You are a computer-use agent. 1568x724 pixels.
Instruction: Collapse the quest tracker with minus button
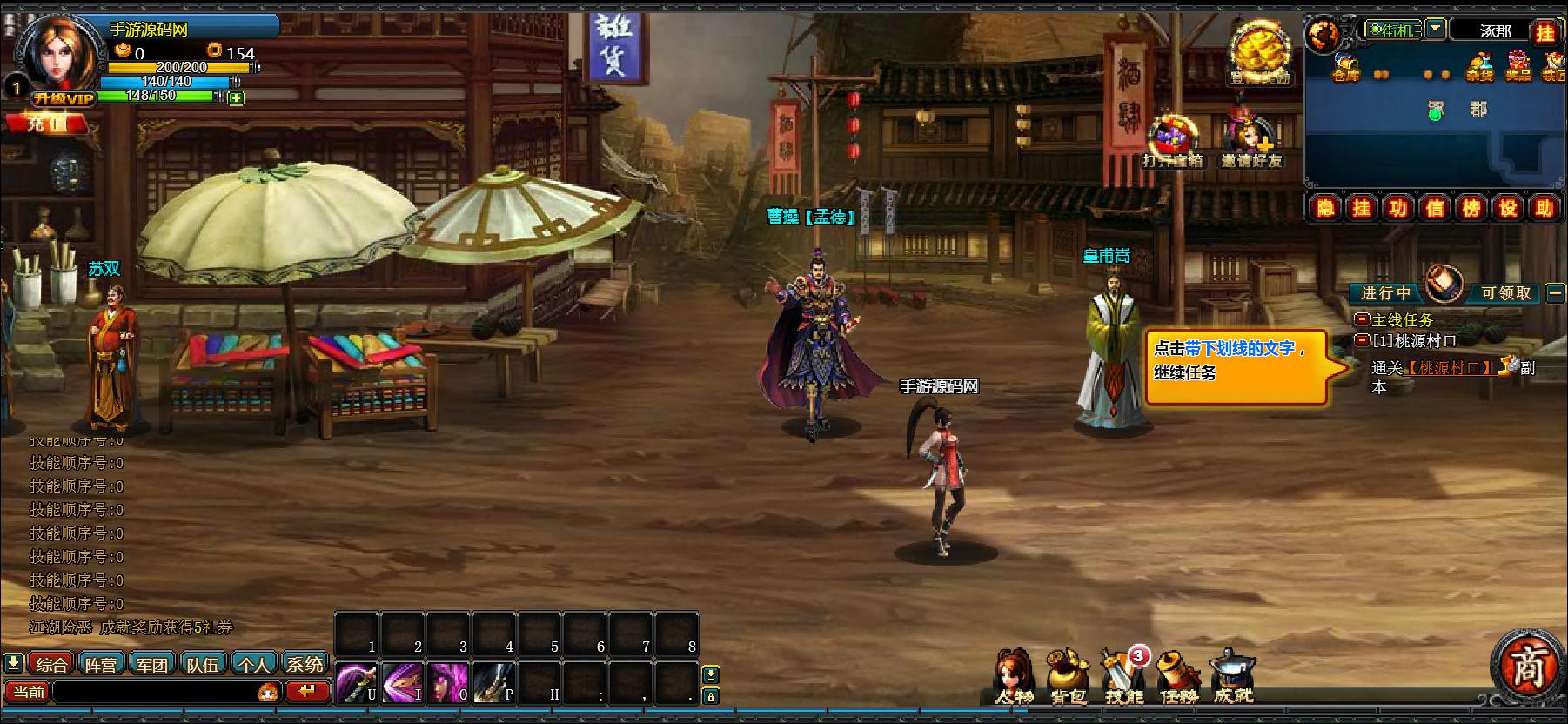coord(1555,293)
